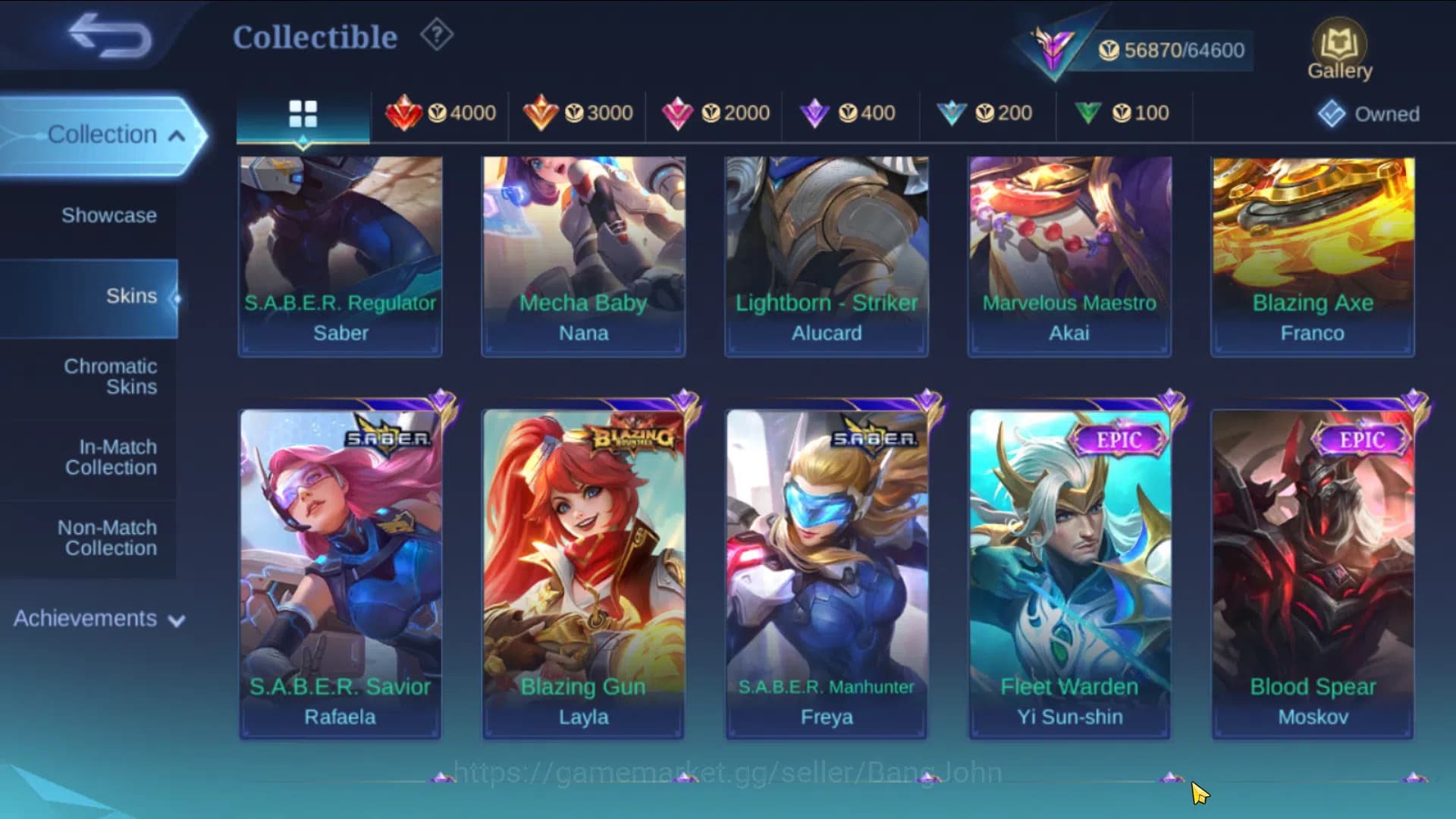Filter skins by the purple 400-ticket rarity
Screen dimensions: 1456x819
(x=852, y=114)
